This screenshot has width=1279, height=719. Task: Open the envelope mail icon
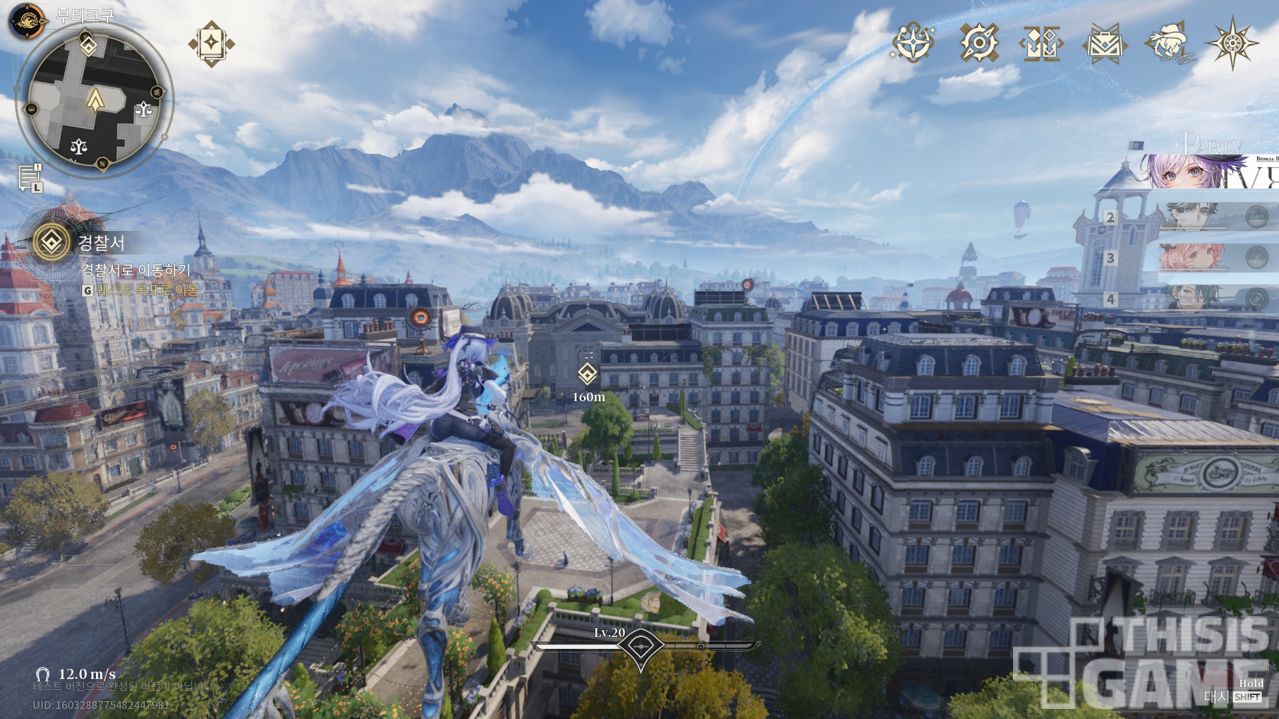1104,43
